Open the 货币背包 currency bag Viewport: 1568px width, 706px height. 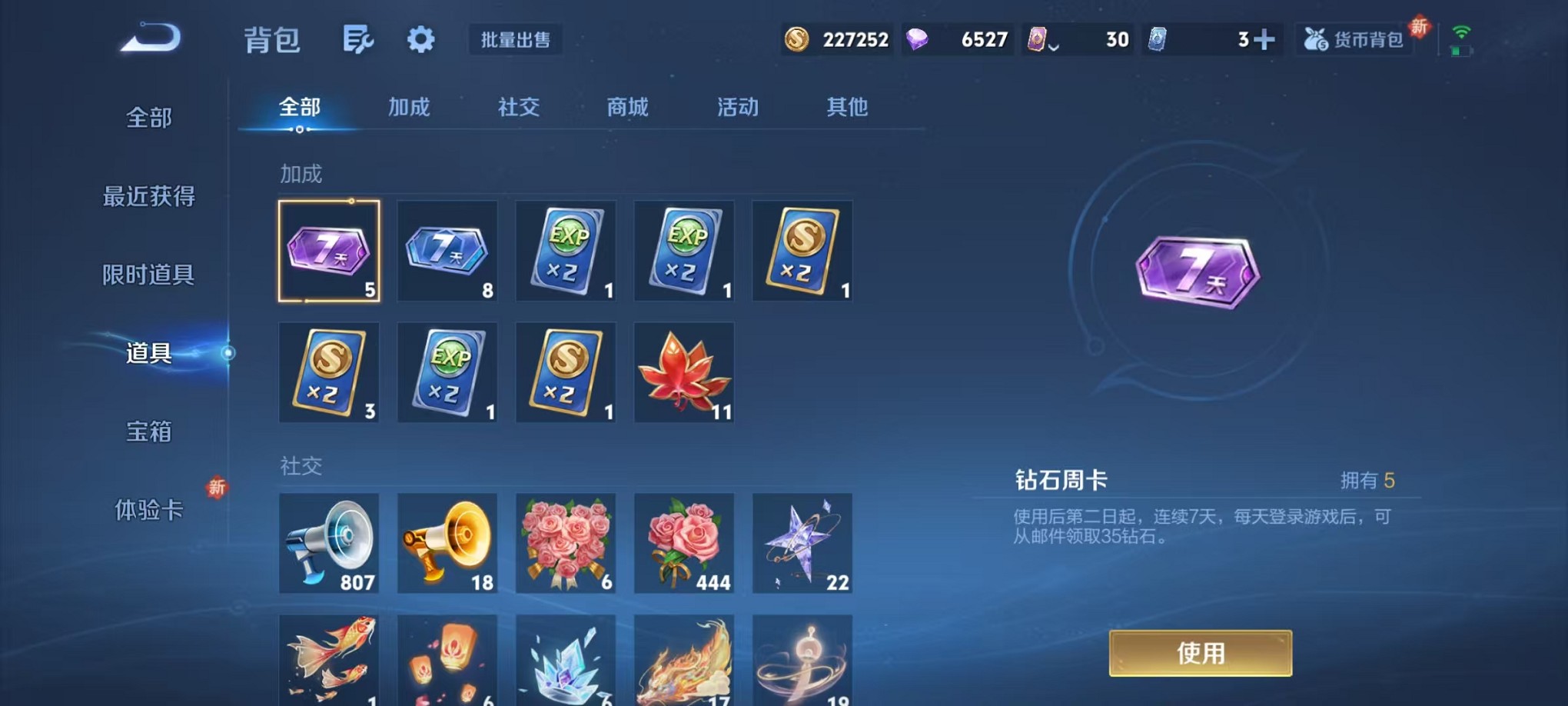1355,38
